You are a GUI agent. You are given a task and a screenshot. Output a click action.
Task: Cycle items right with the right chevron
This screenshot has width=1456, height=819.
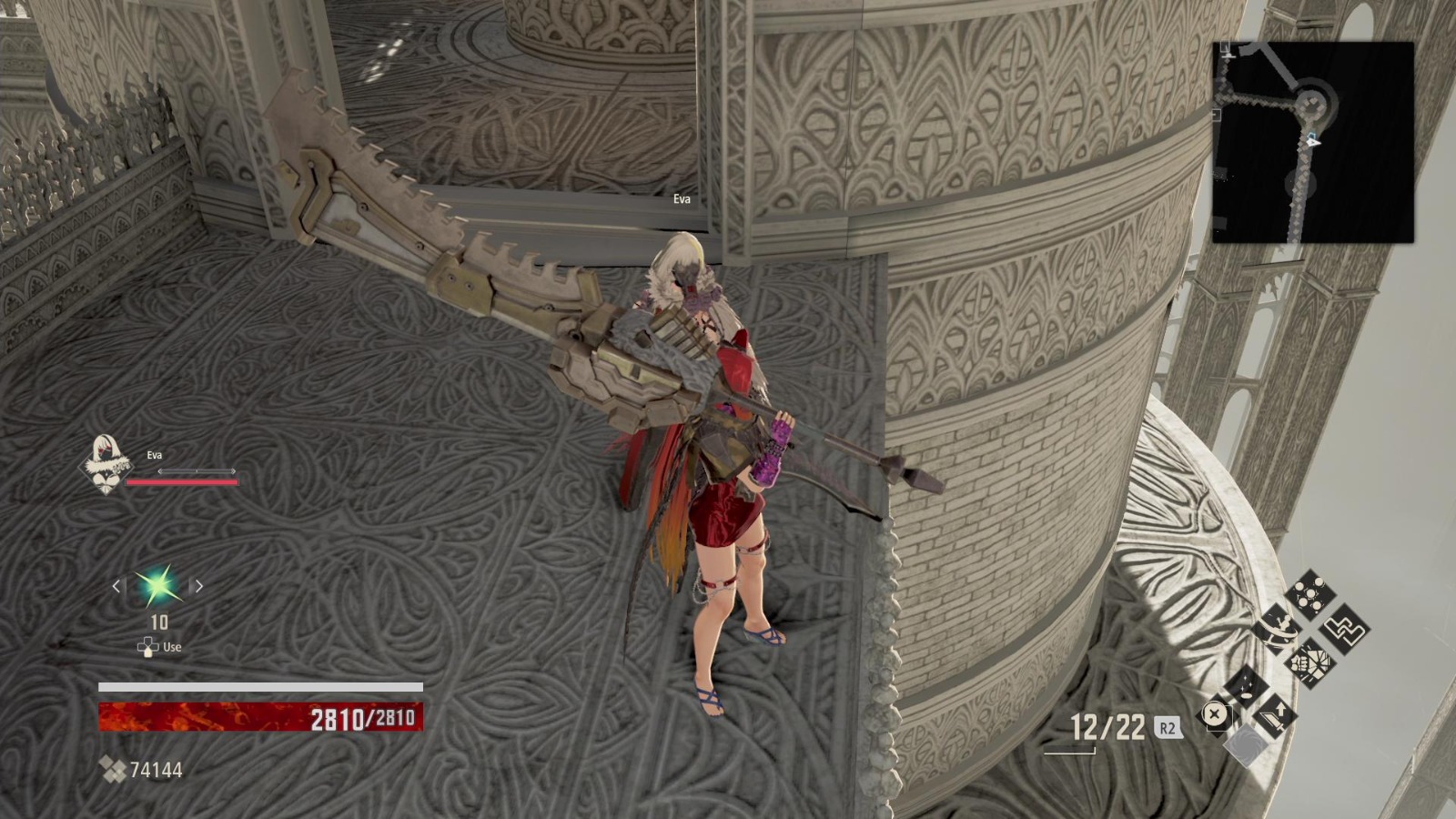[x=198, y=586]
